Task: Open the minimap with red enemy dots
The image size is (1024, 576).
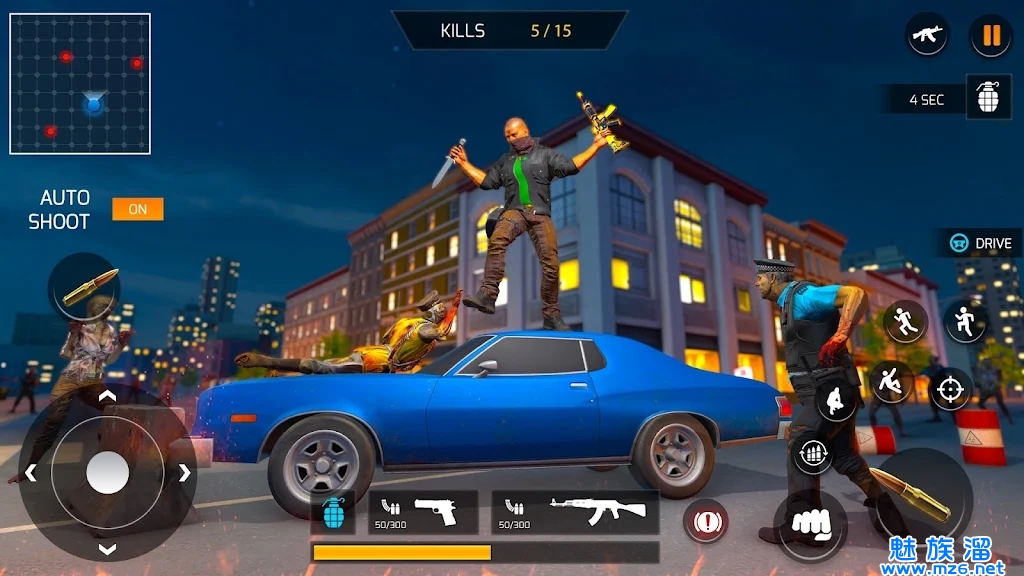Action: (80, 83)
